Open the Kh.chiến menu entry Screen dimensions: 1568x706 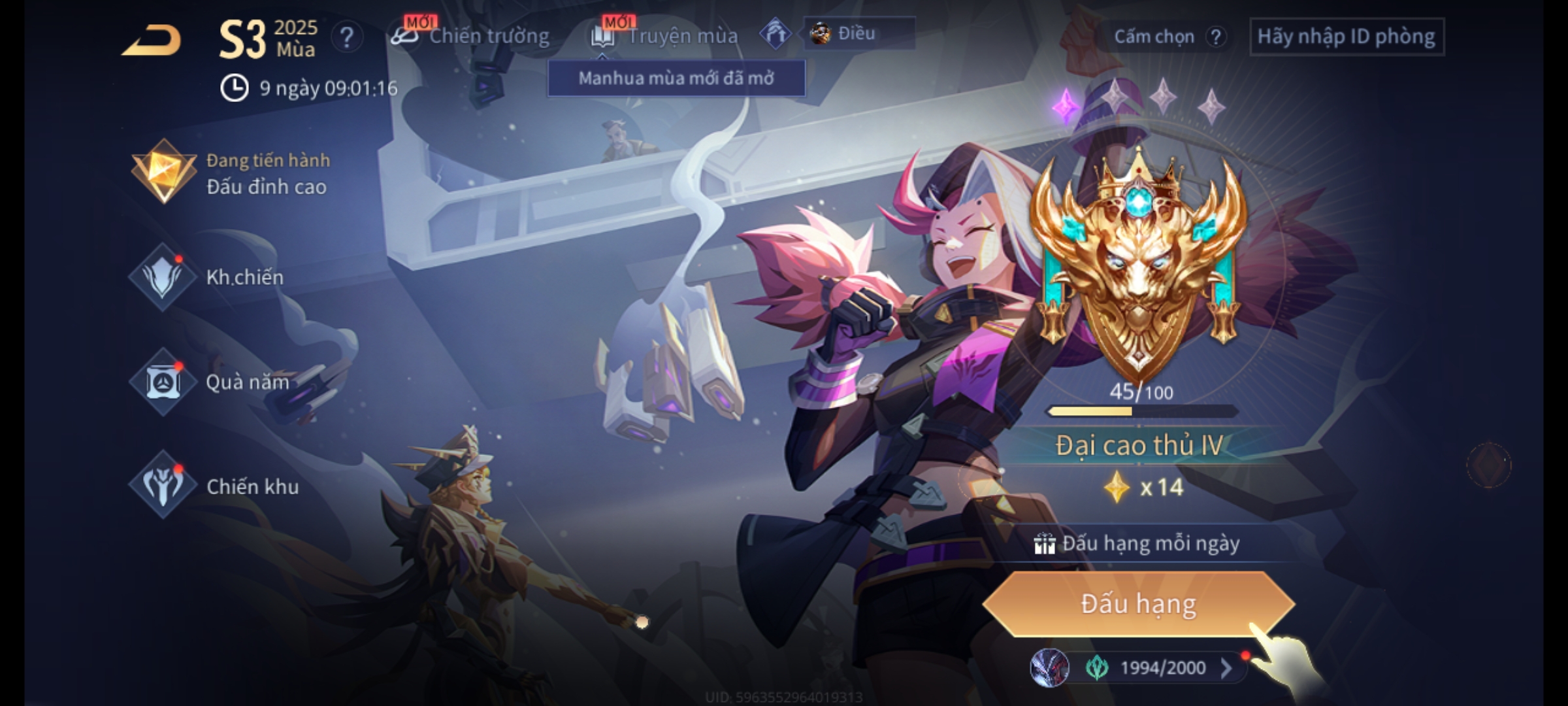pos(209,277)
